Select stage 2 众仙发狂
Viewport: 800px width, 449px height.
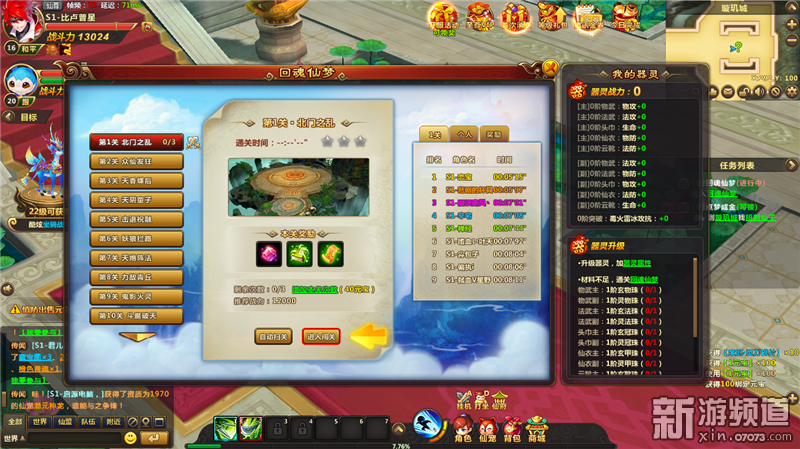(x=136, y=161)
